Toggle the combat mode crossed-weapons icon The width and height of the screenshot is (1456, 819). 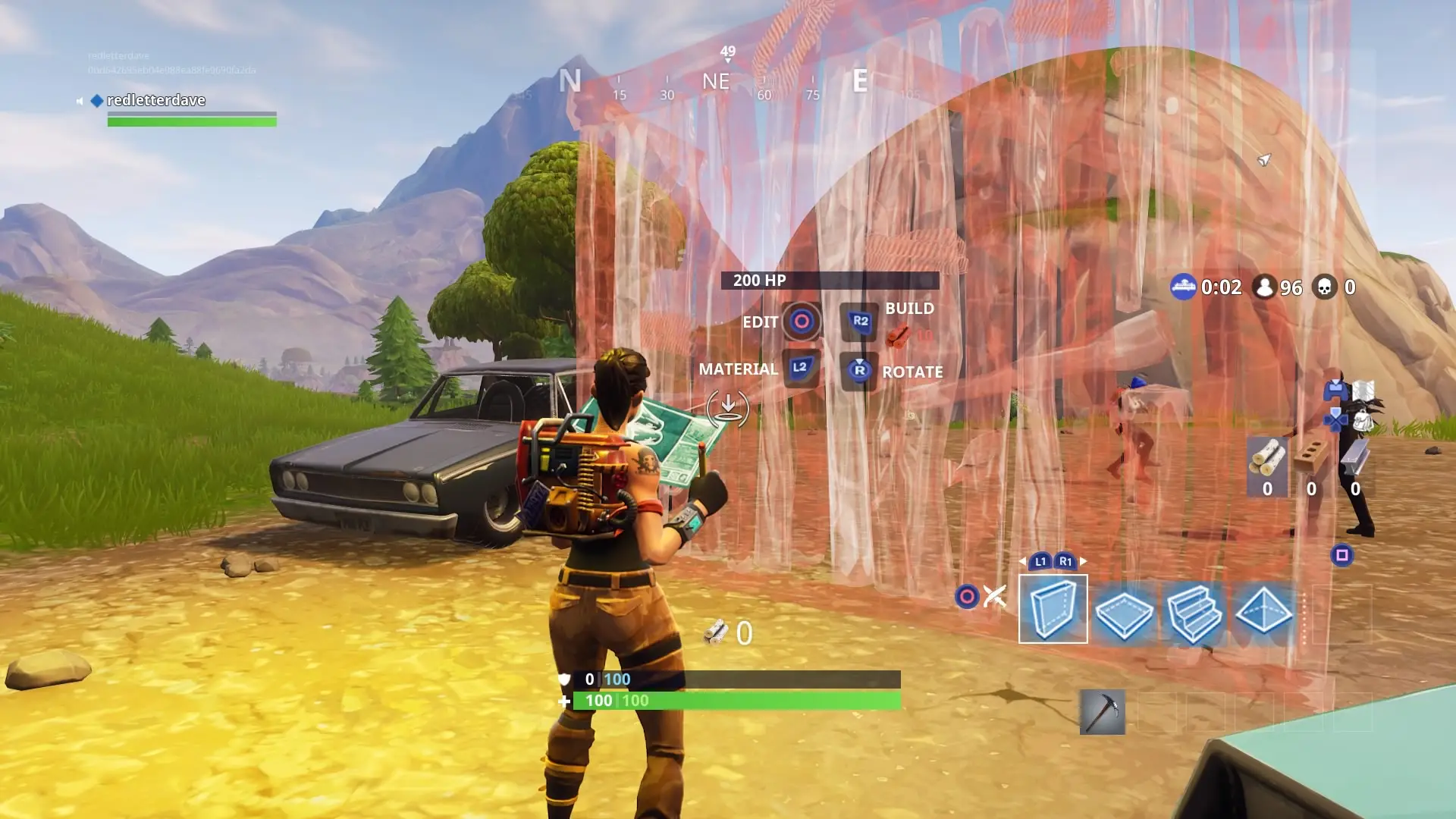[x=993, y=595]
